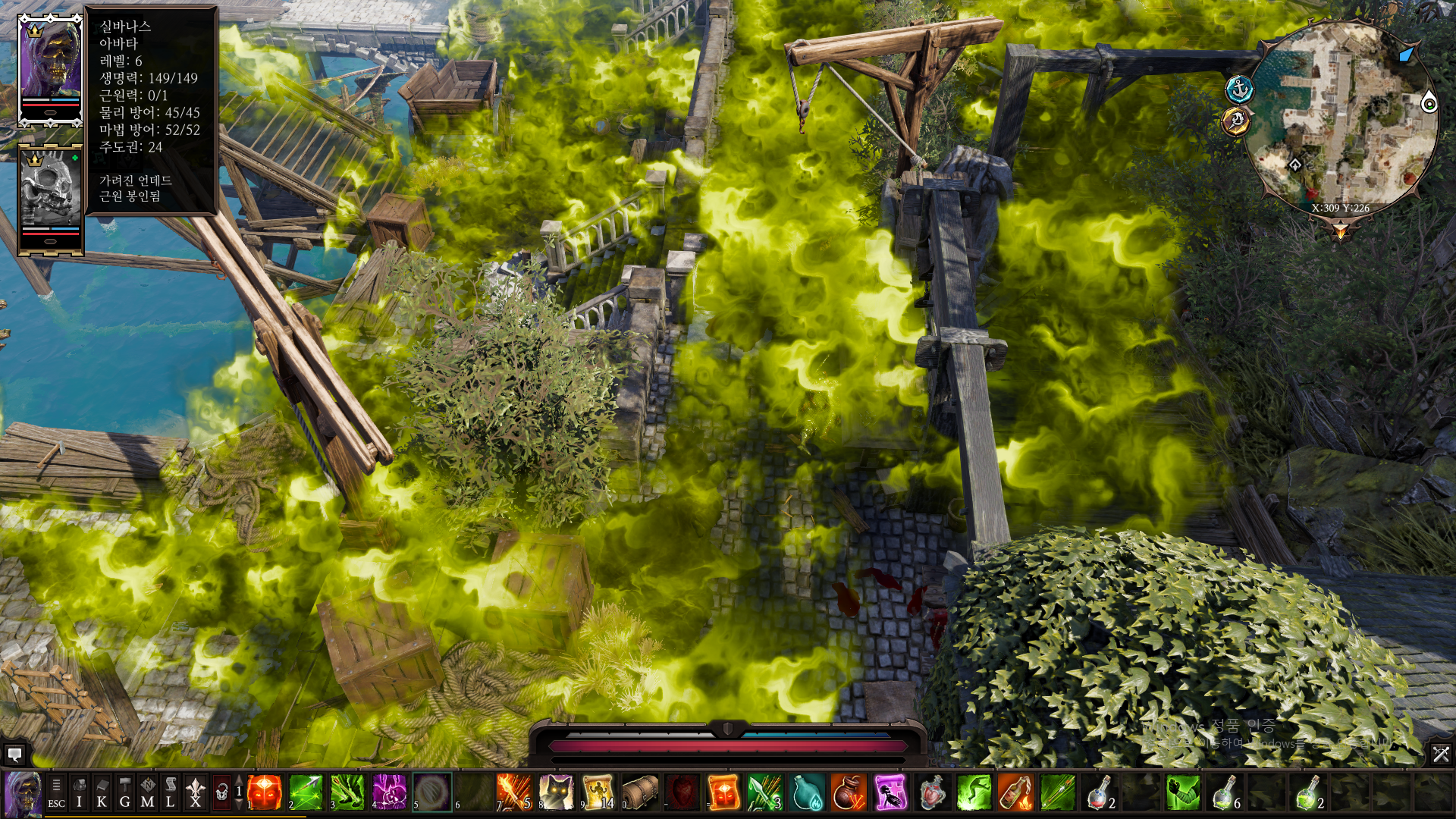Use the green single arrow skill
The image size is (1456, 819).
point(306,792)
